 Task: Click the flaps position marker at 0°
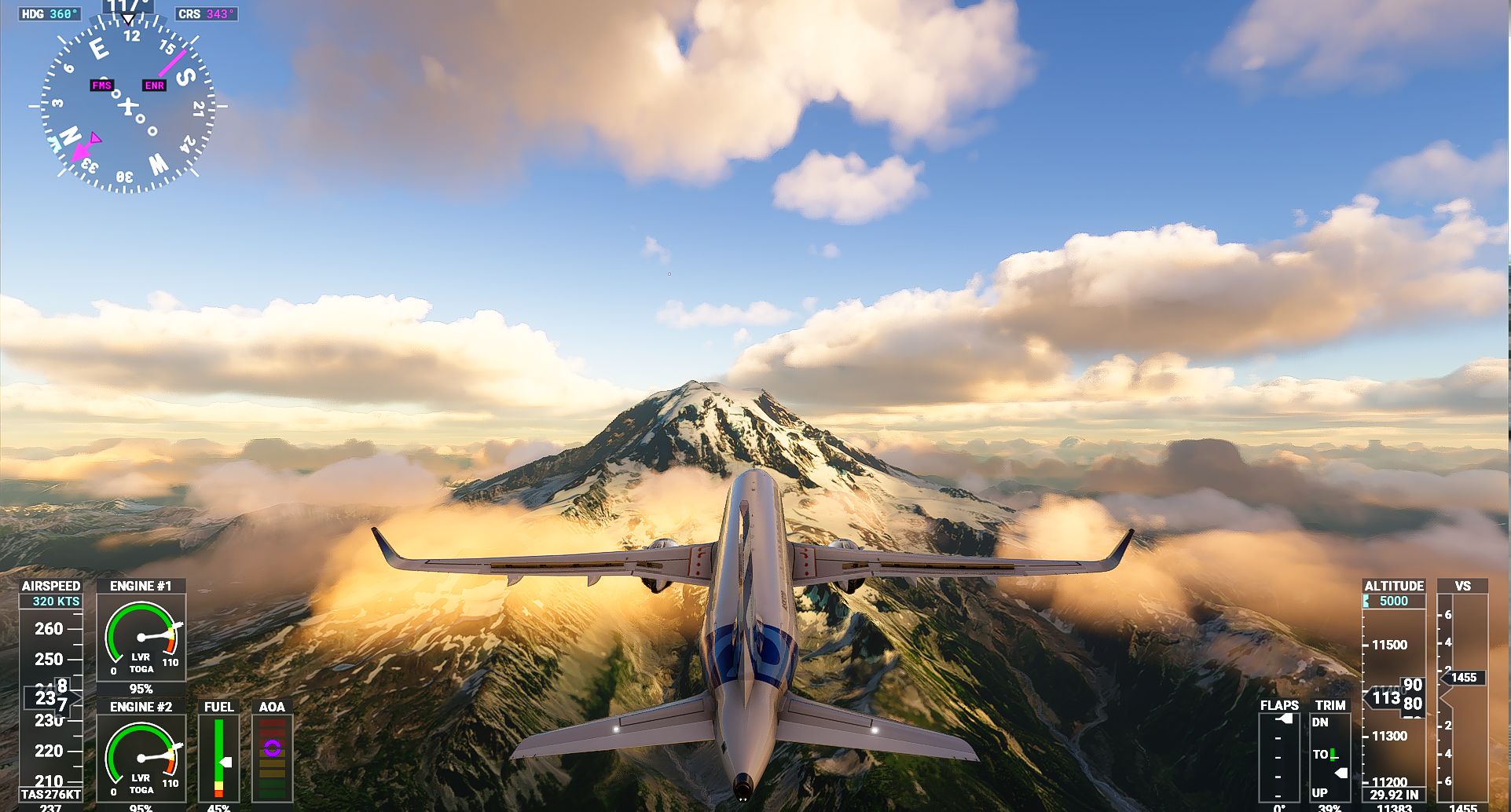(1282, 718)
